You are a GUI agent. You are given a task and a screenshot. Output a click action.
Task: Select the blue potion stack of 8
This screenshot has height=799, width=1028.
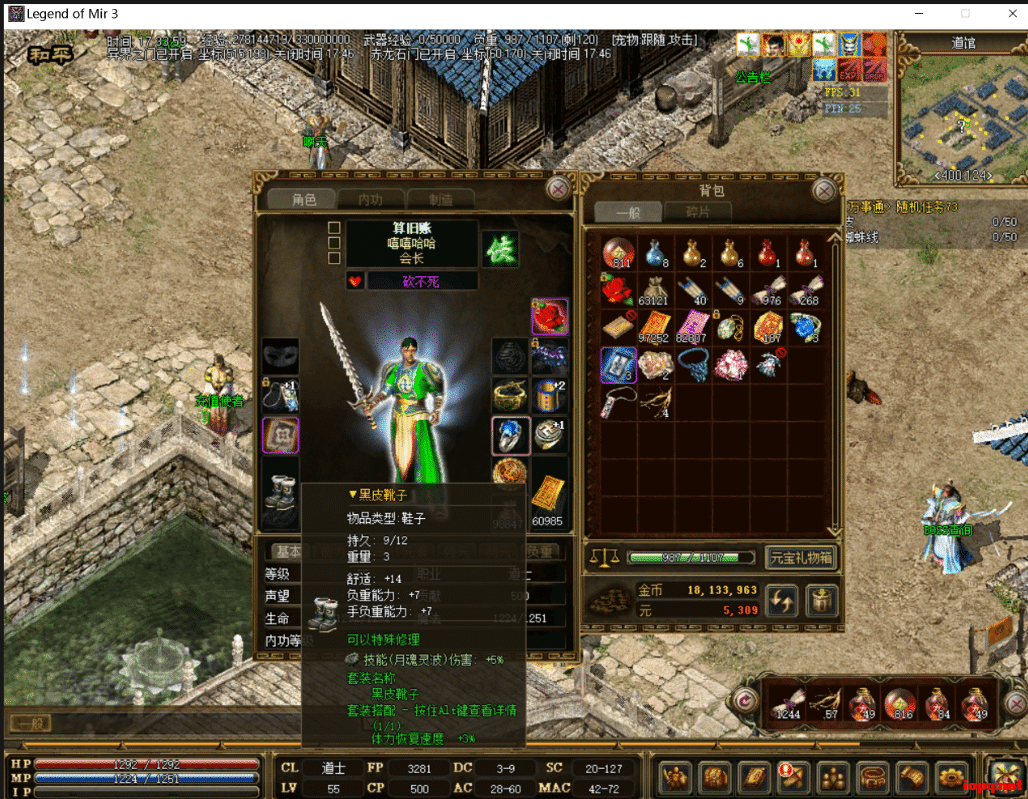click(655, 254)
